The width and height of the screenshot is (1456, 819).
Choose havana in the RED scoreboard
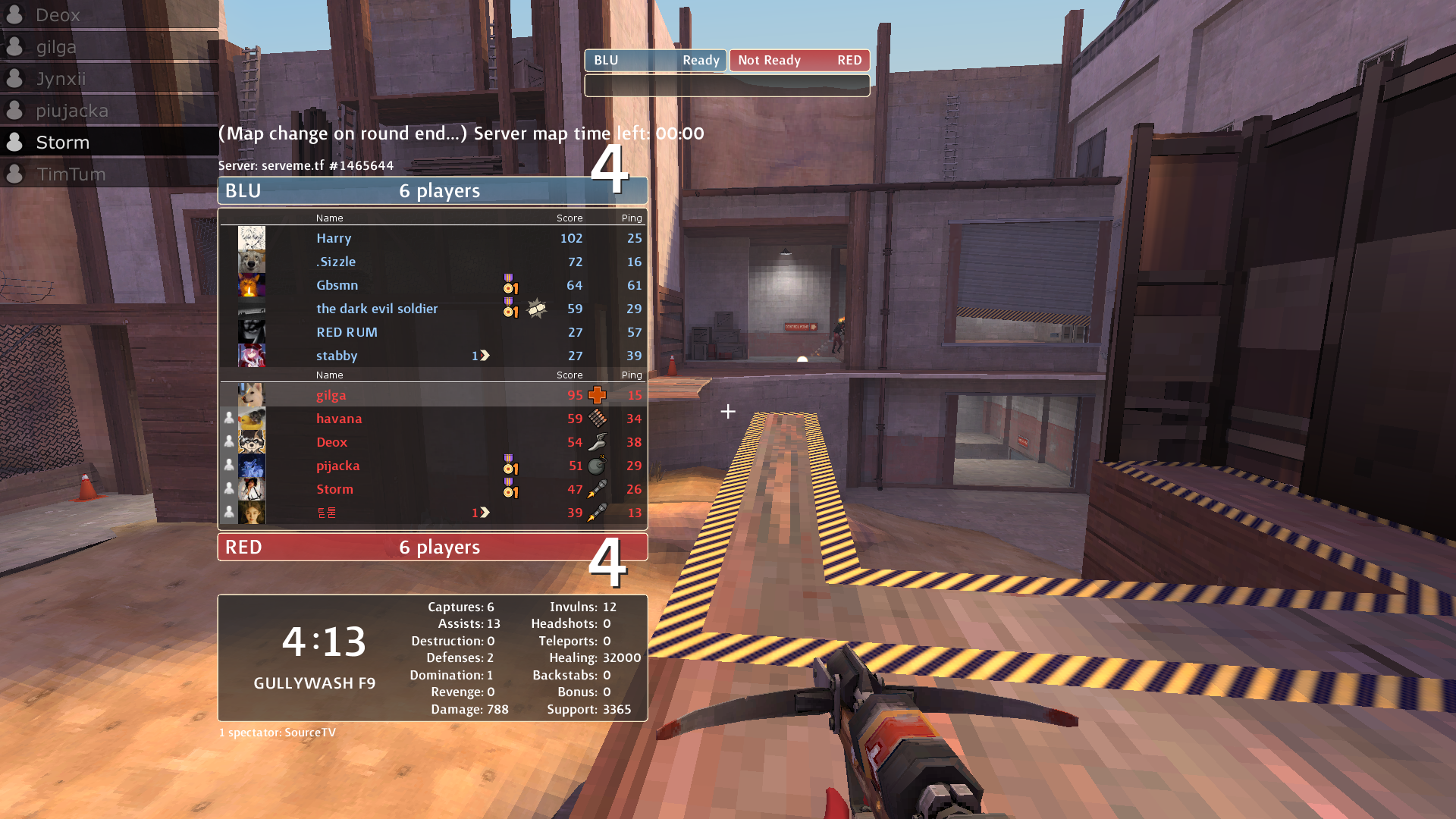432,419
